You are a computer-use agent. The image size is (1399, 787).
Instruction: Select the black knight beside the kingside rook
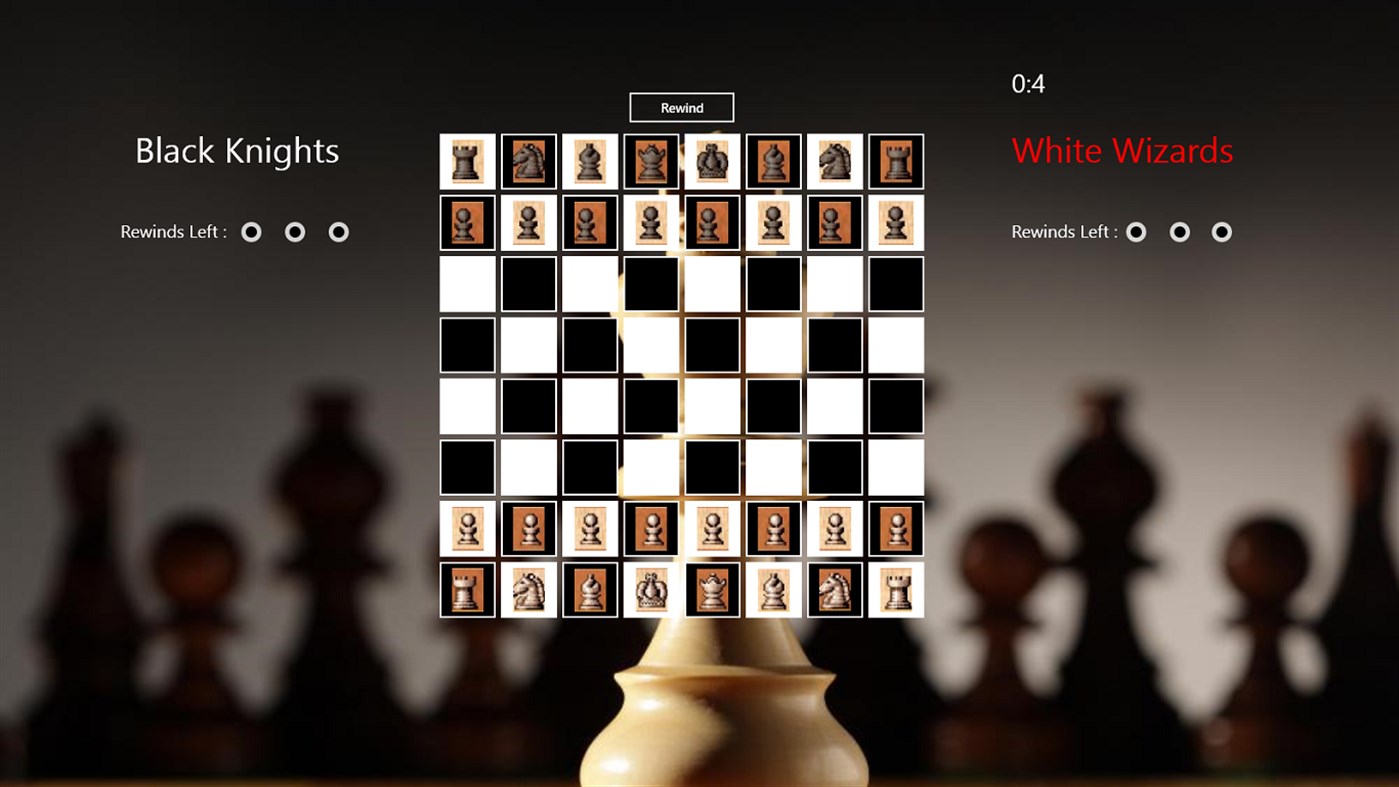pyautogui.click(x=835, y=161)
